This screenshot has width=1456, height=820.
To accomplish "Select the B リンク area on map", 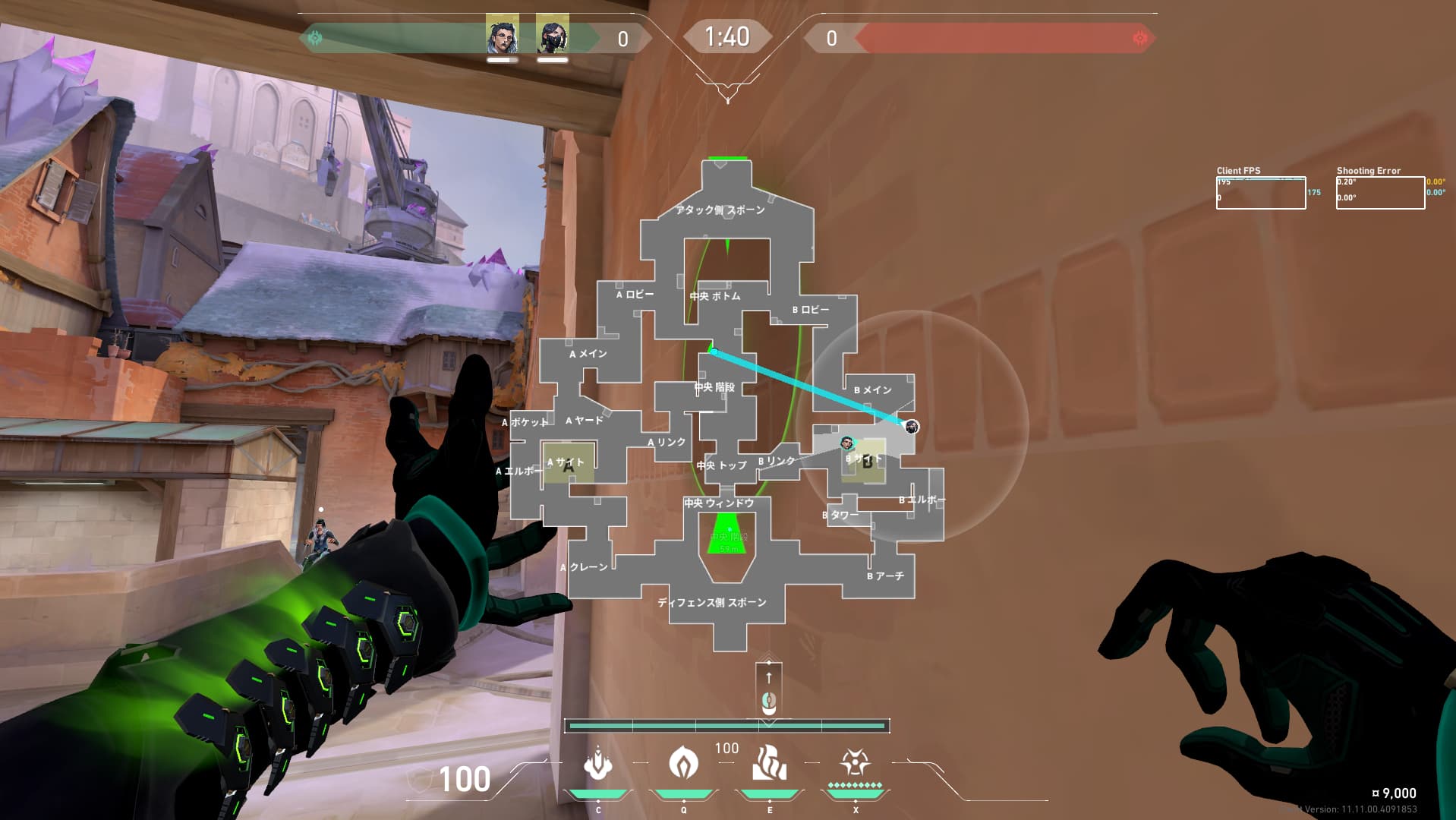I will click(777, 461).
